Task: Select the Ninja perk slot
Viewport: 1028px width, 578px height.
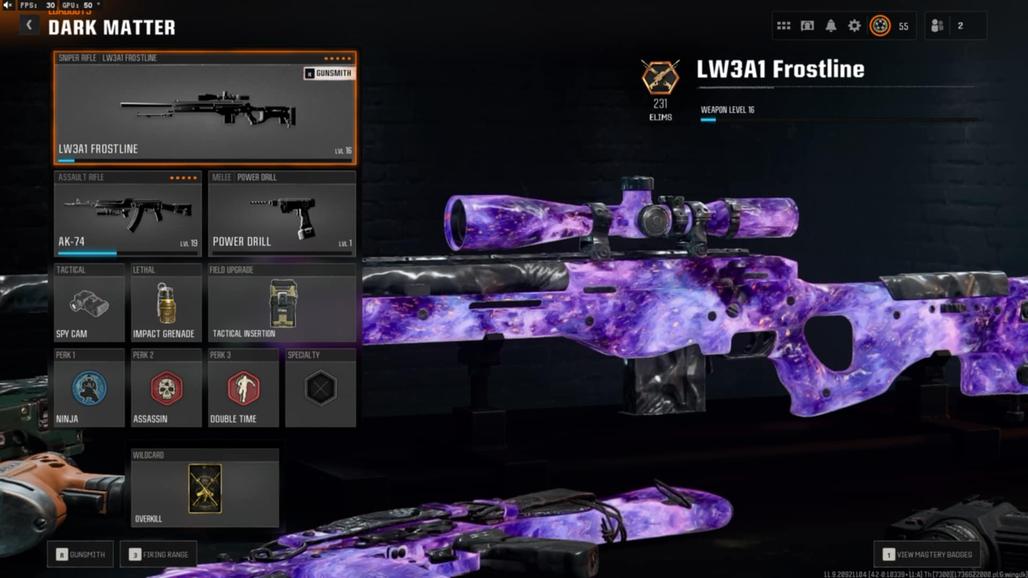Action: [89, 389]
